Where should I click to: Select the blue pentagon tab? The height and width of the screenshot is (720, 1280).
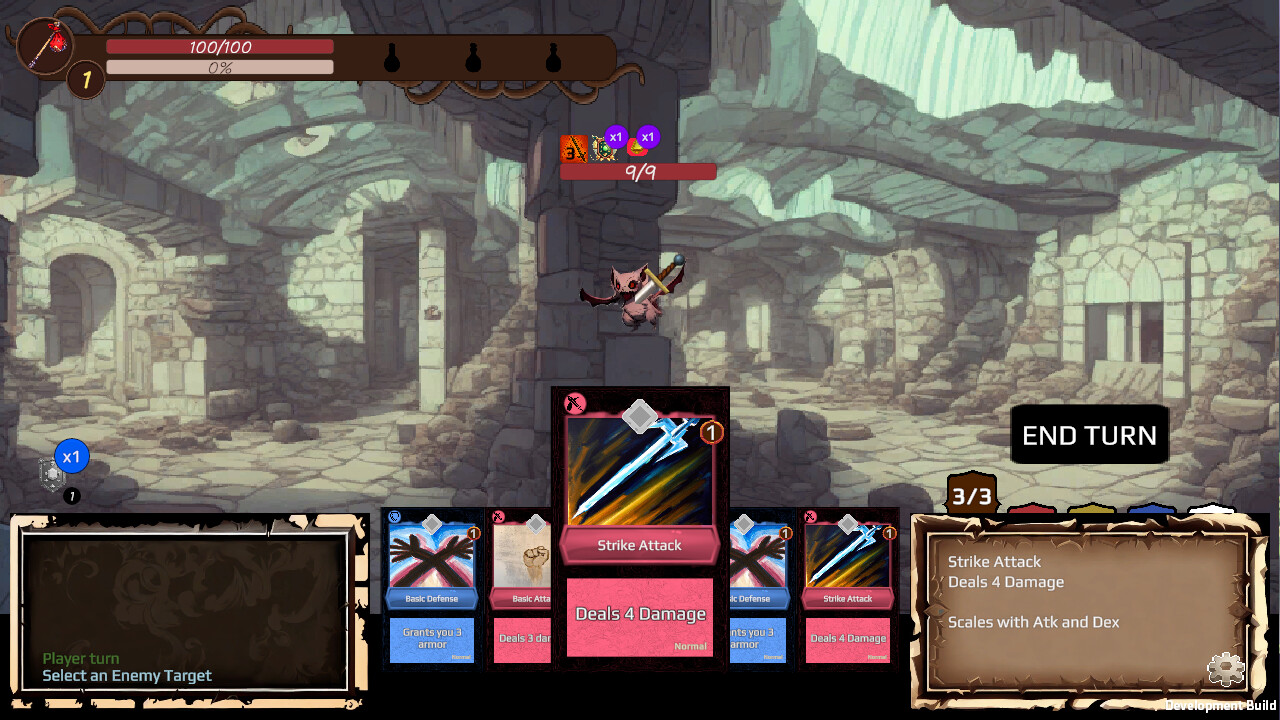[1151, 510]
